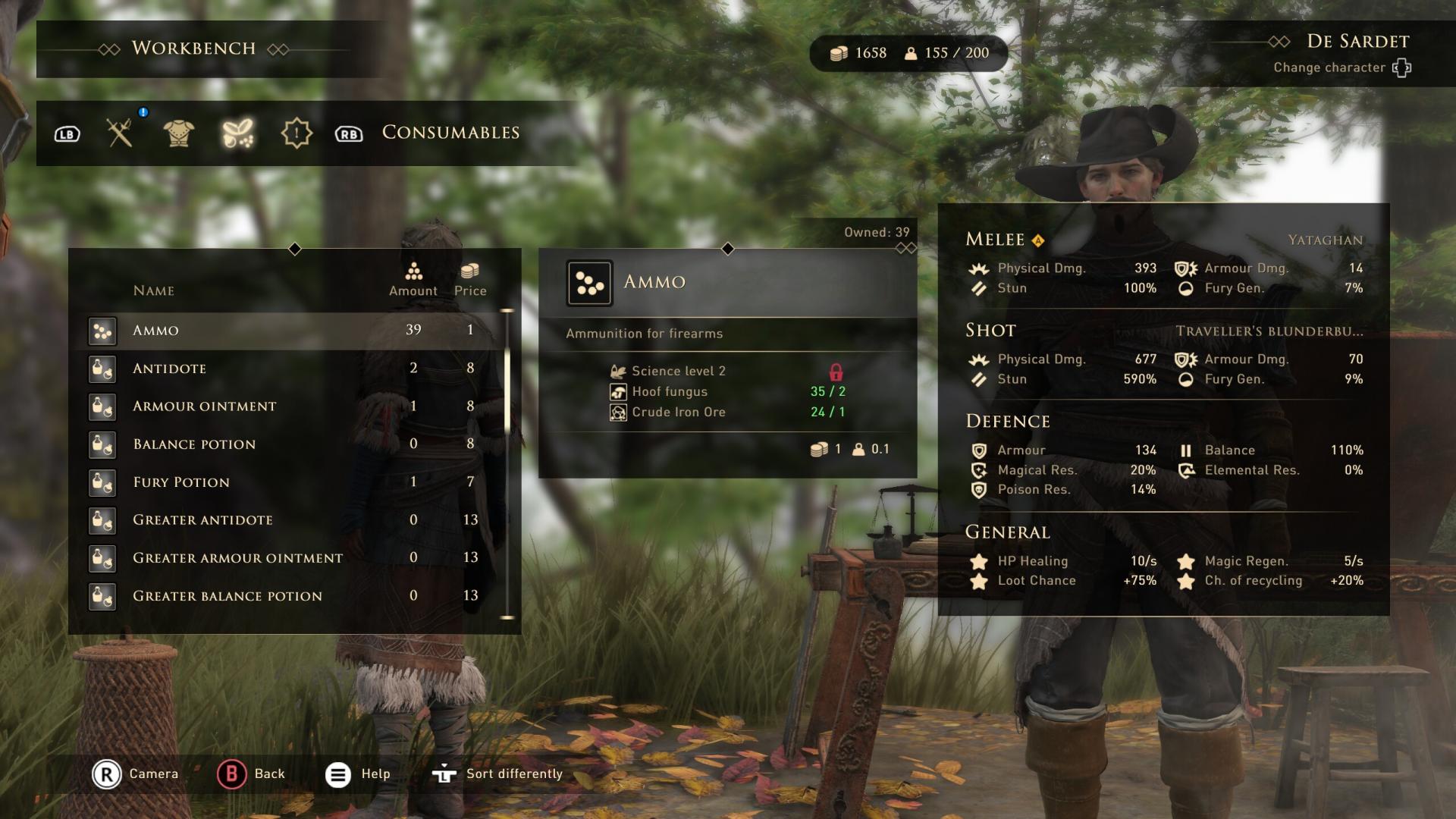Go back from the workbench
Image resolution: width=1456 pixels, height=819 pixels.
pos(251,774)
